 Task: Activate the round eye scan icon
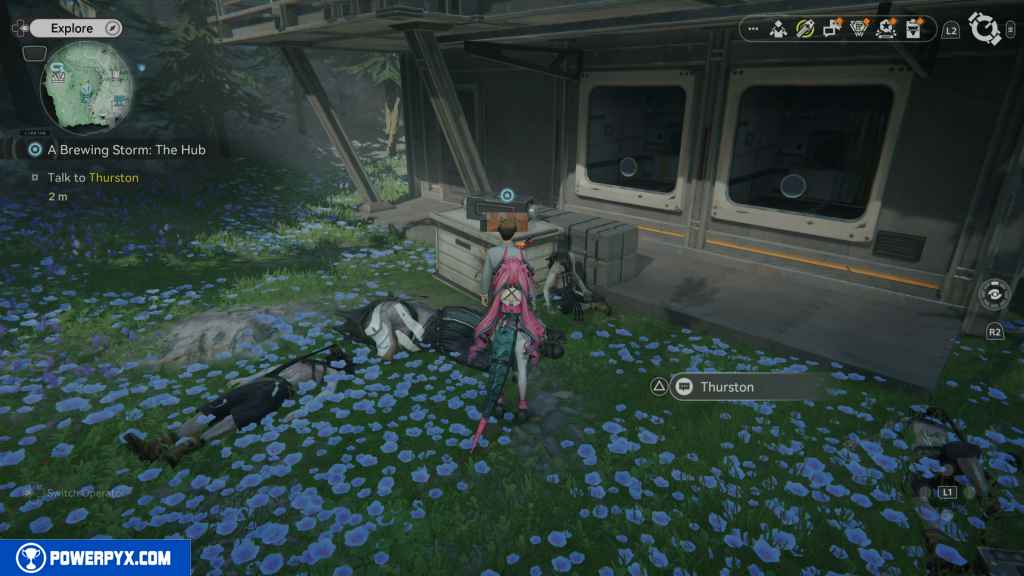(x=994, y=295)
